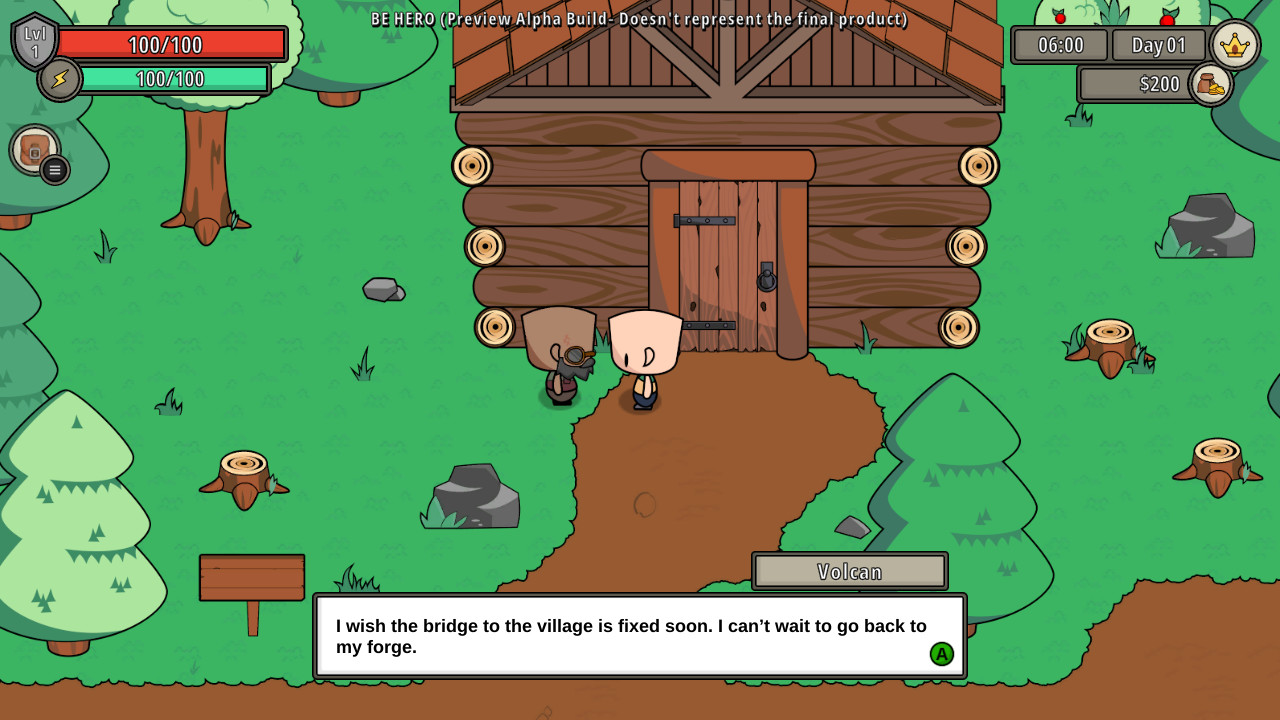Click the 06:00 clock display

[1059, 45]
